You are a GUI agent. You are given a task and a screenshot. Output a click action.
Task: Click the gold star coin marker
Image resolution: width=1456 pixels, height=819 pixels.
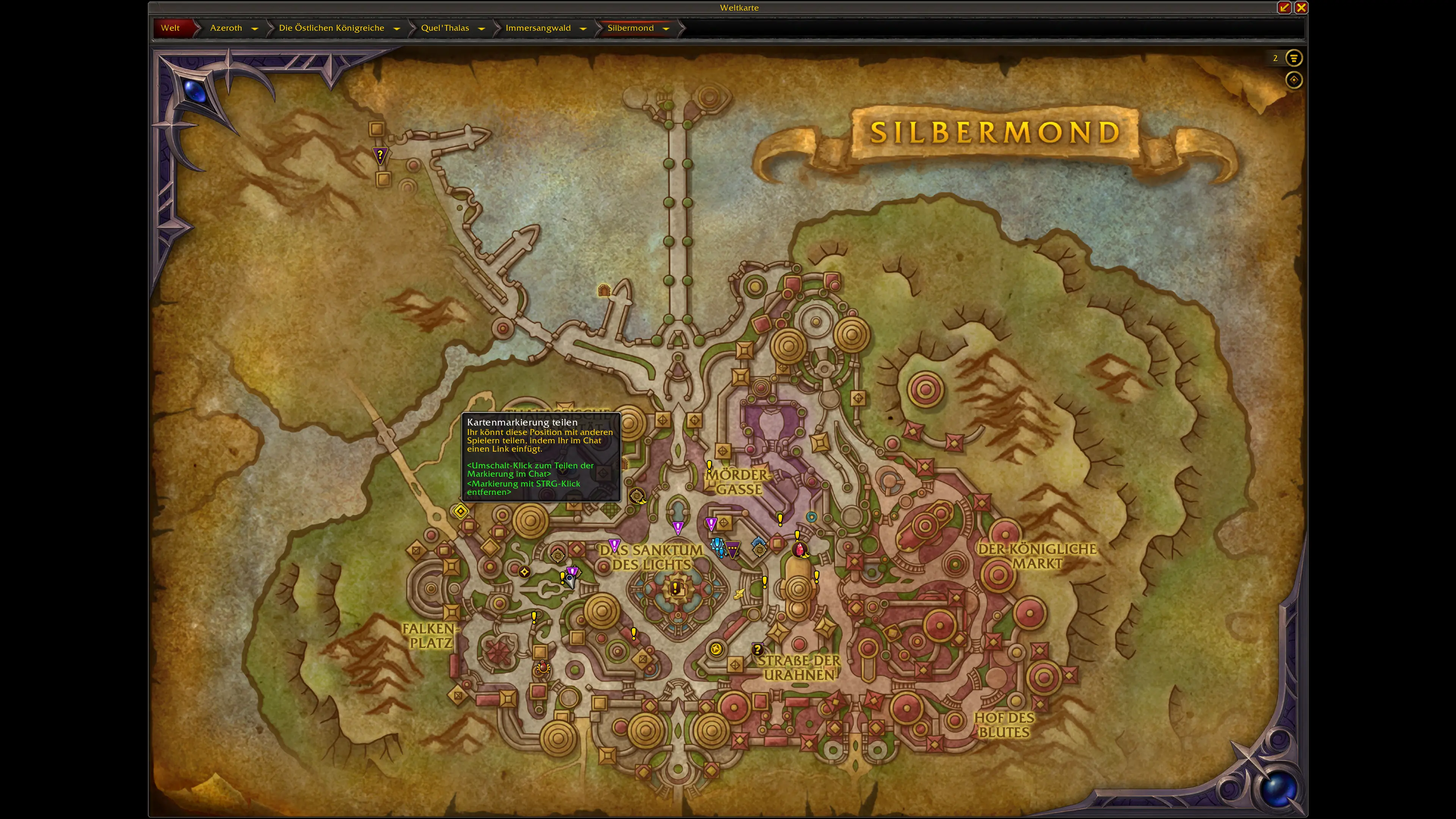pos(716,649)
